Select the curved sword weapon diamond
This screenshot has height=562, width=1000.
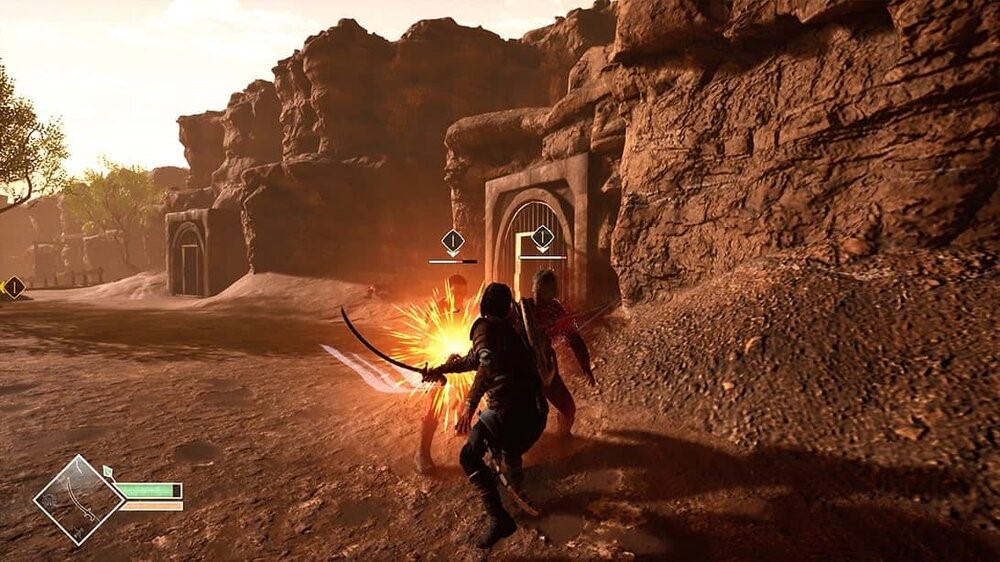(79, 500)
